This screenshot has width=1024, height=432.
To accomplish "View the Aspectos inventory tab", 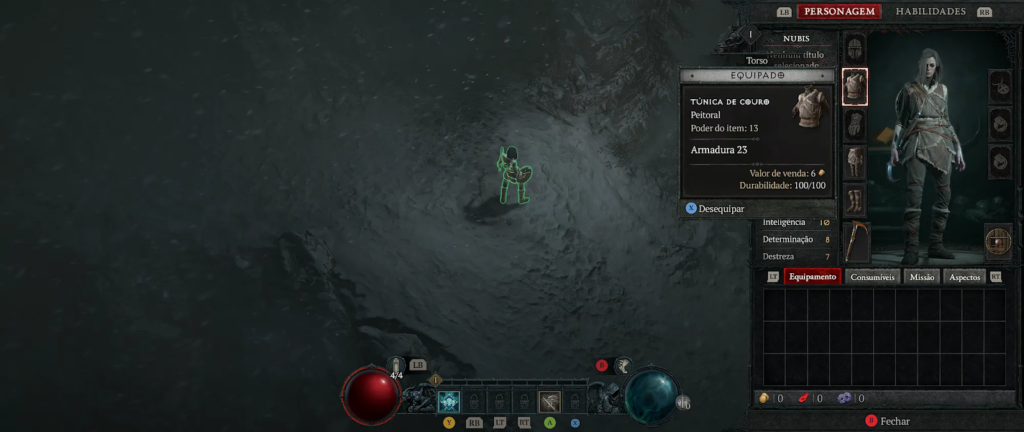I will 964,277.
